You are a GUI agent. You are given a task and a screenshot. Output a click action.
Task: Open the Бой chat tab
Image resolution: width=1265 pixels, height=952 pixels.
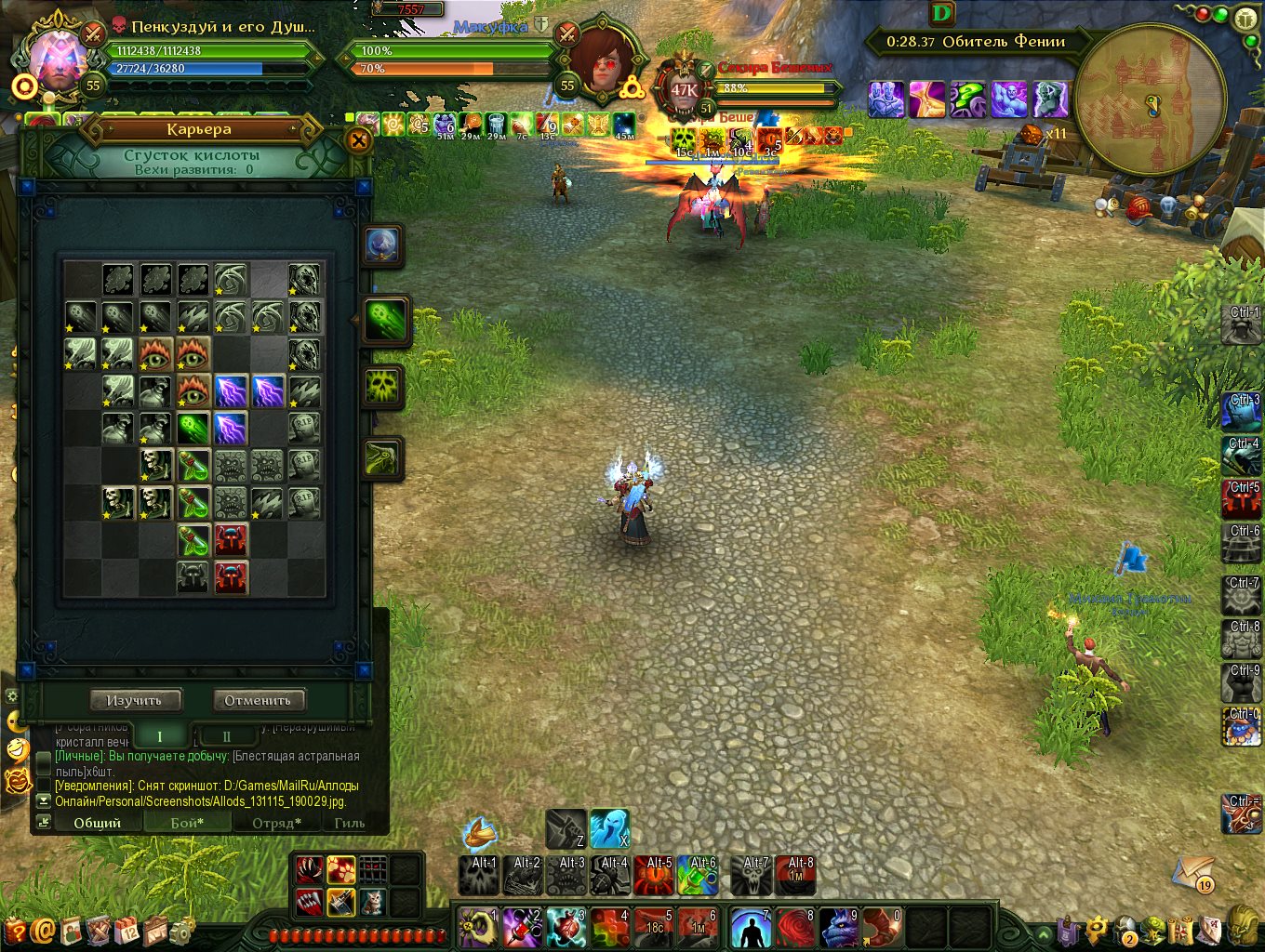(x=187, y=823)
